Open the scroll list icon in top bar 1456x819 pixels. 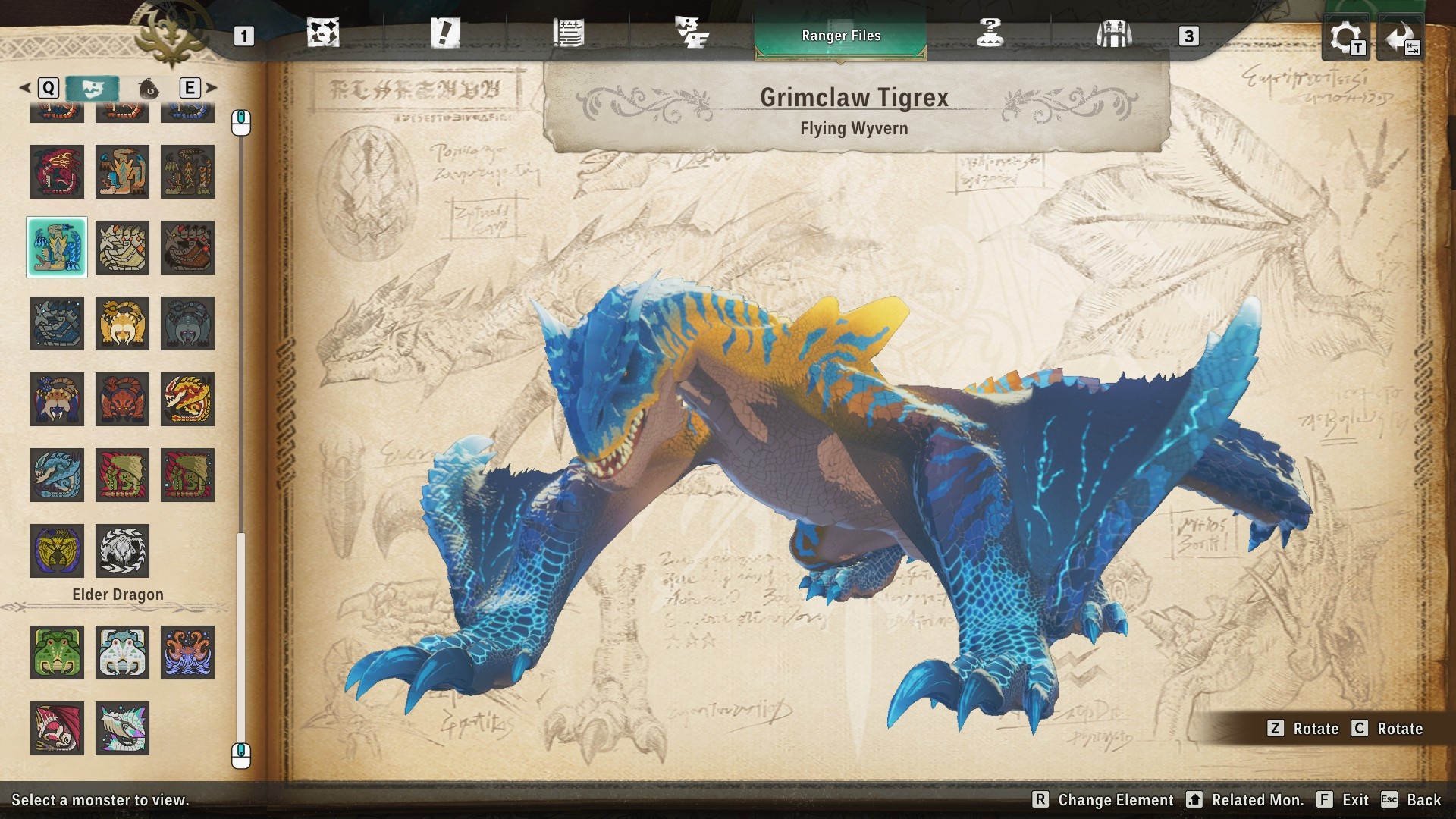pyautogui.click(x=570, y=33)
